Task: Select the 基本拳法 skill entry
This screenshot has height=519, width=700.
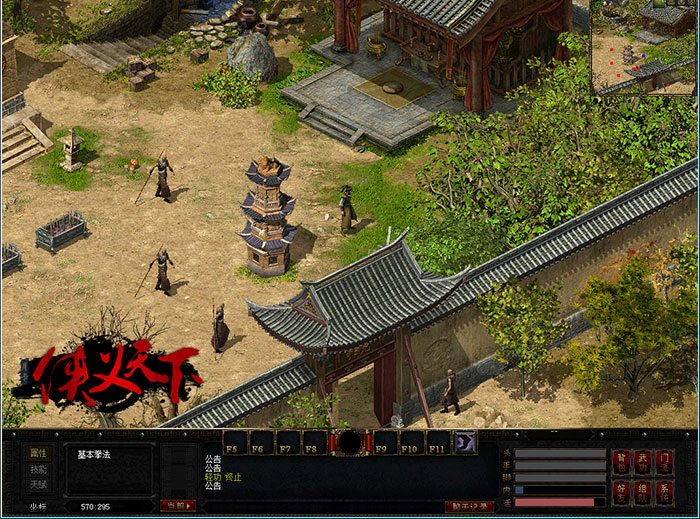Action: coord(95,455)
